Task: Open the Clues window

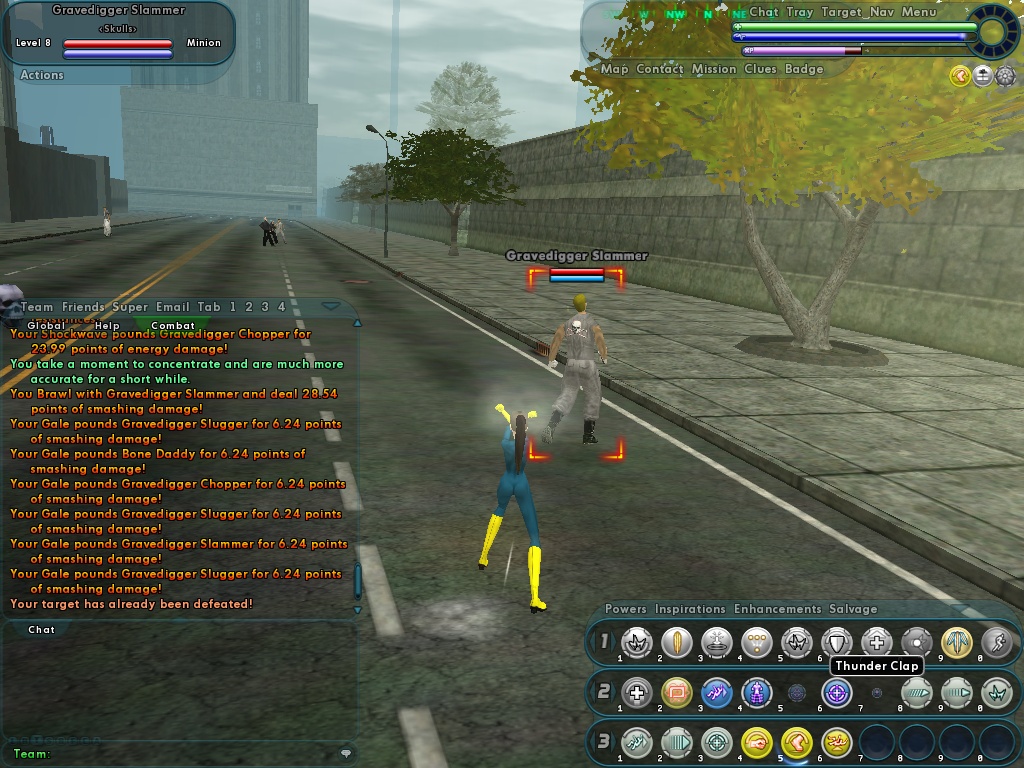Action: pos(760,69)
